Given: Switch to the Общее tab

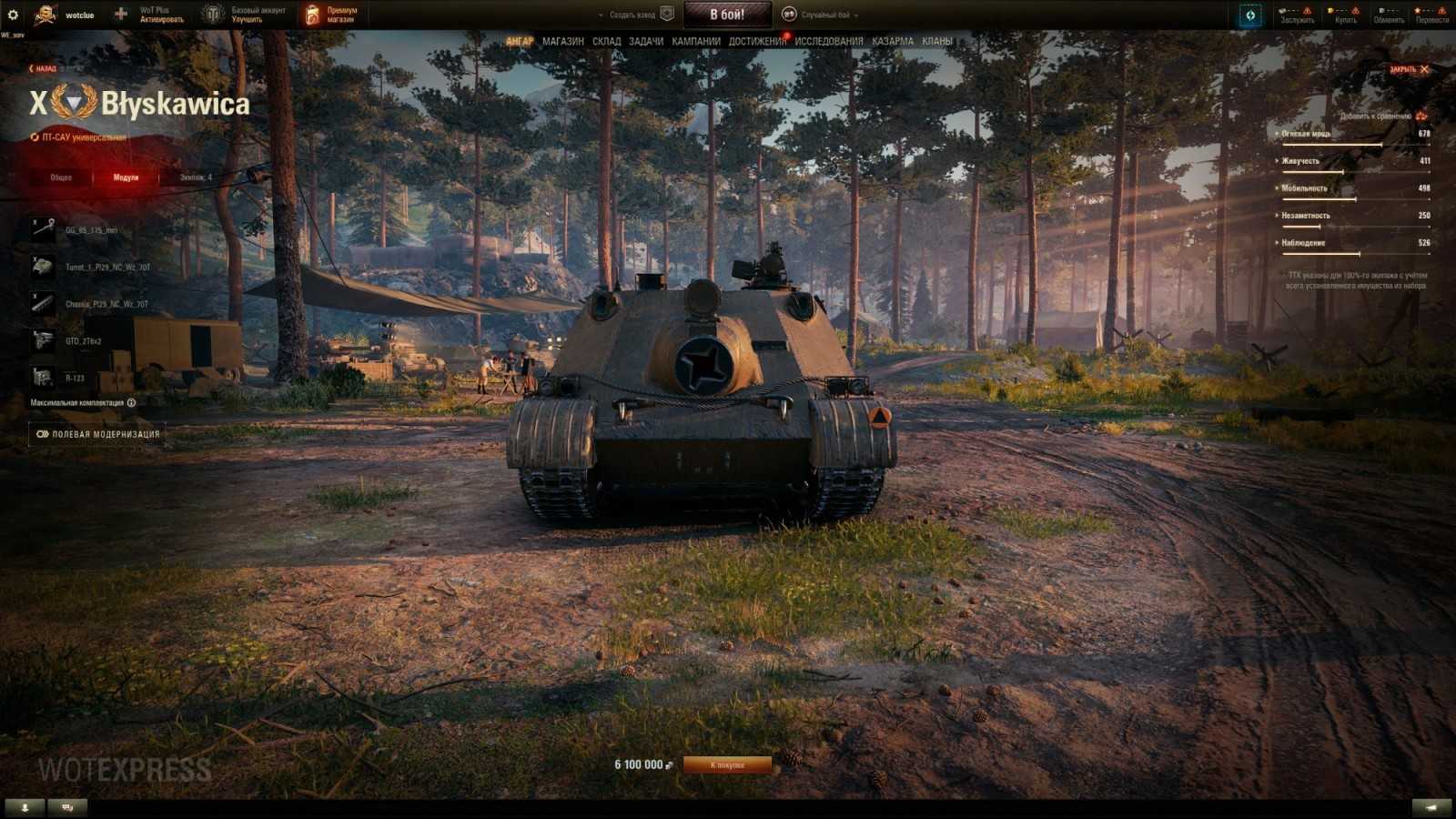Looking at the screenshot, I should coord(60,177).
